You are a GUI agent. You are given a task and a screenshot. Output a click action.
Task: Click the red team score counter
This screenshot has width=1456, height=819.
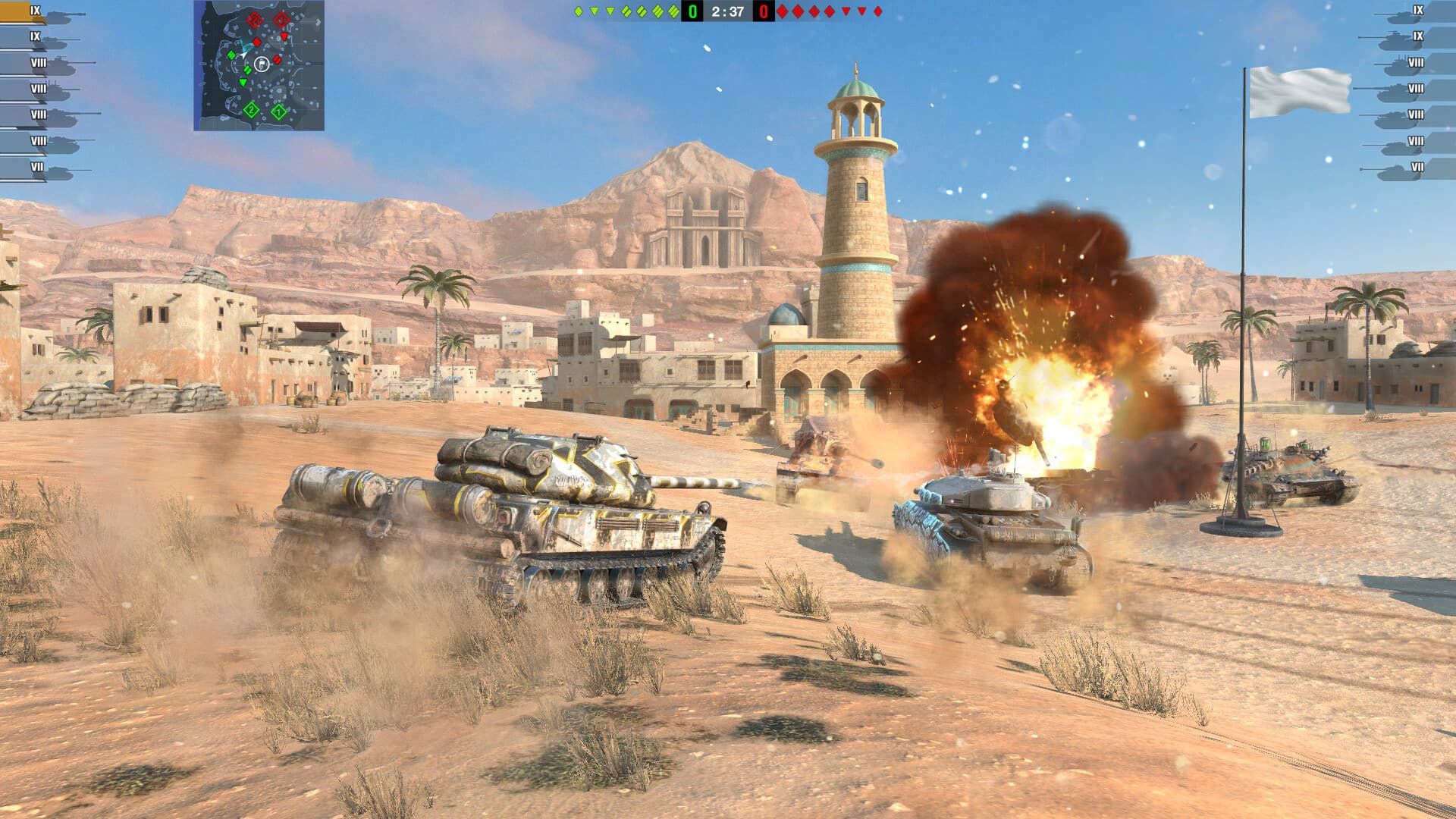[x=764, y=11]
